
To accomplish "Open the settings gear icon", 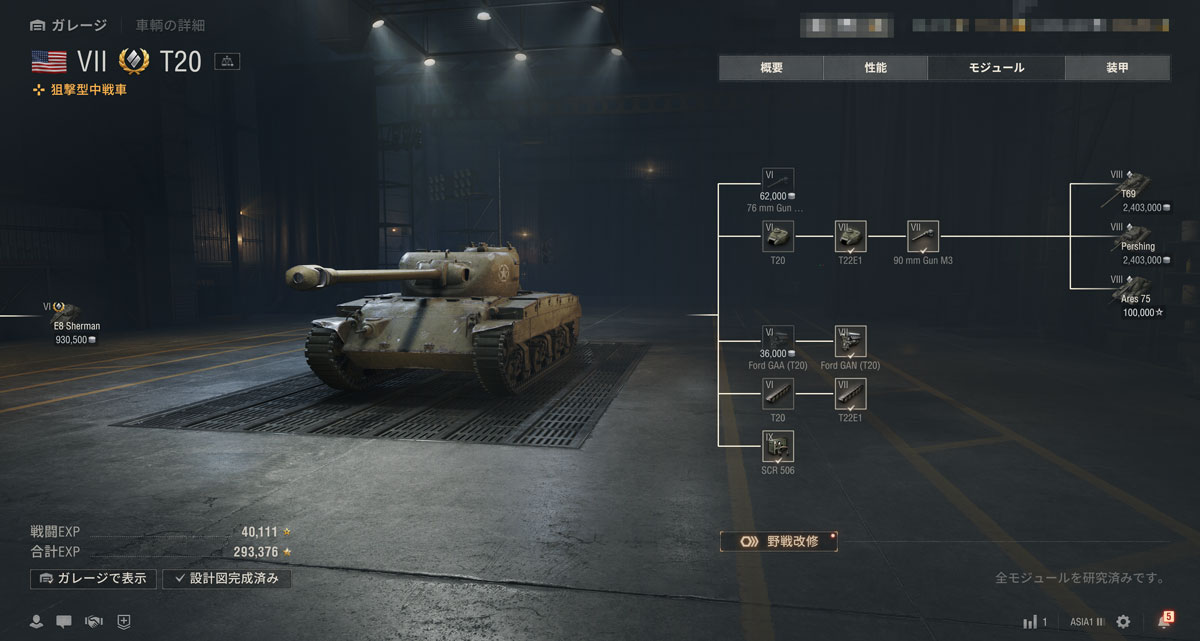I will [x=1123, y=621].
